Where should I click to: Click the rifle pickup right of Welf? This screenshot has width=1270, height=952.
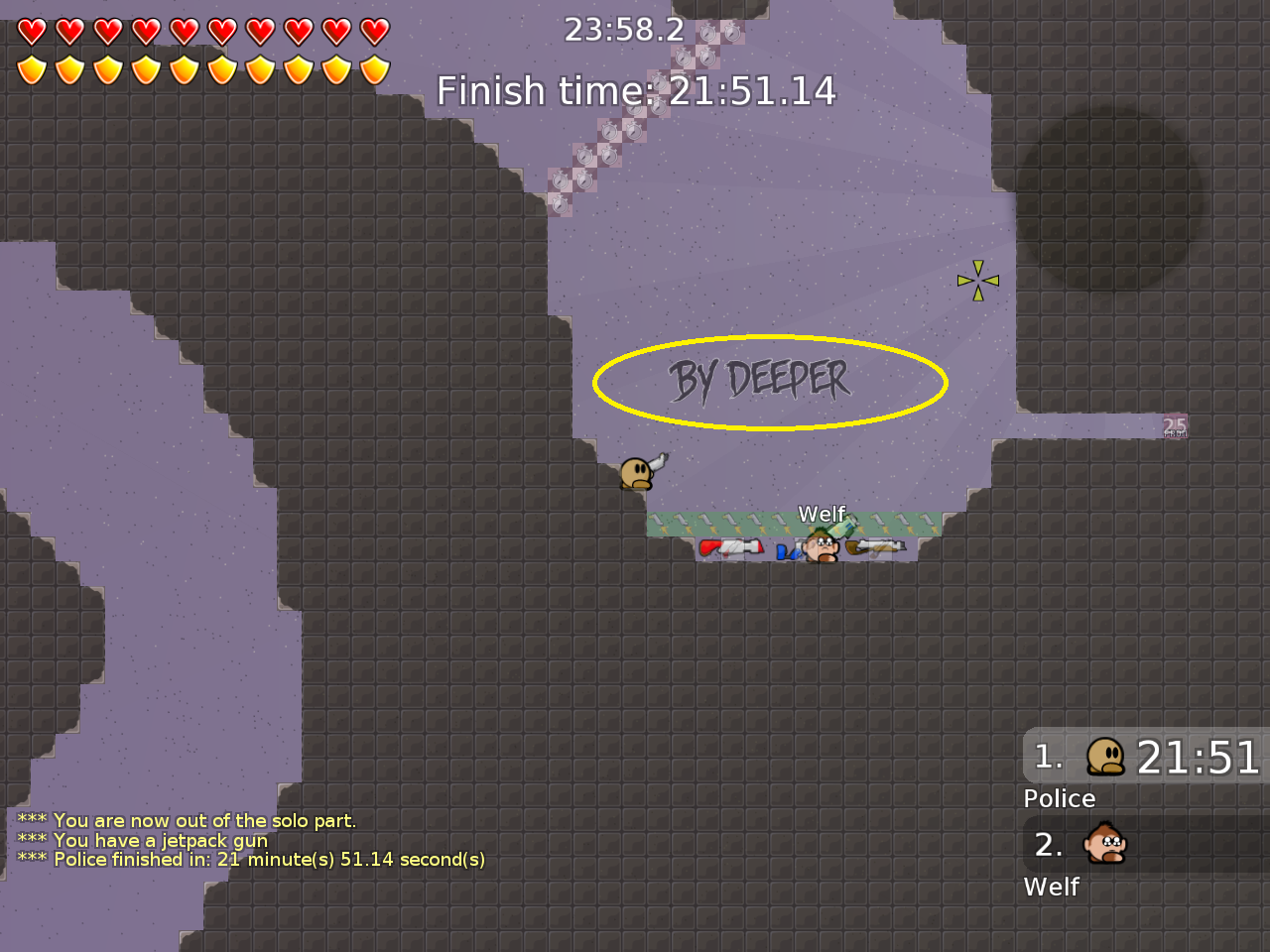point(875,547)
